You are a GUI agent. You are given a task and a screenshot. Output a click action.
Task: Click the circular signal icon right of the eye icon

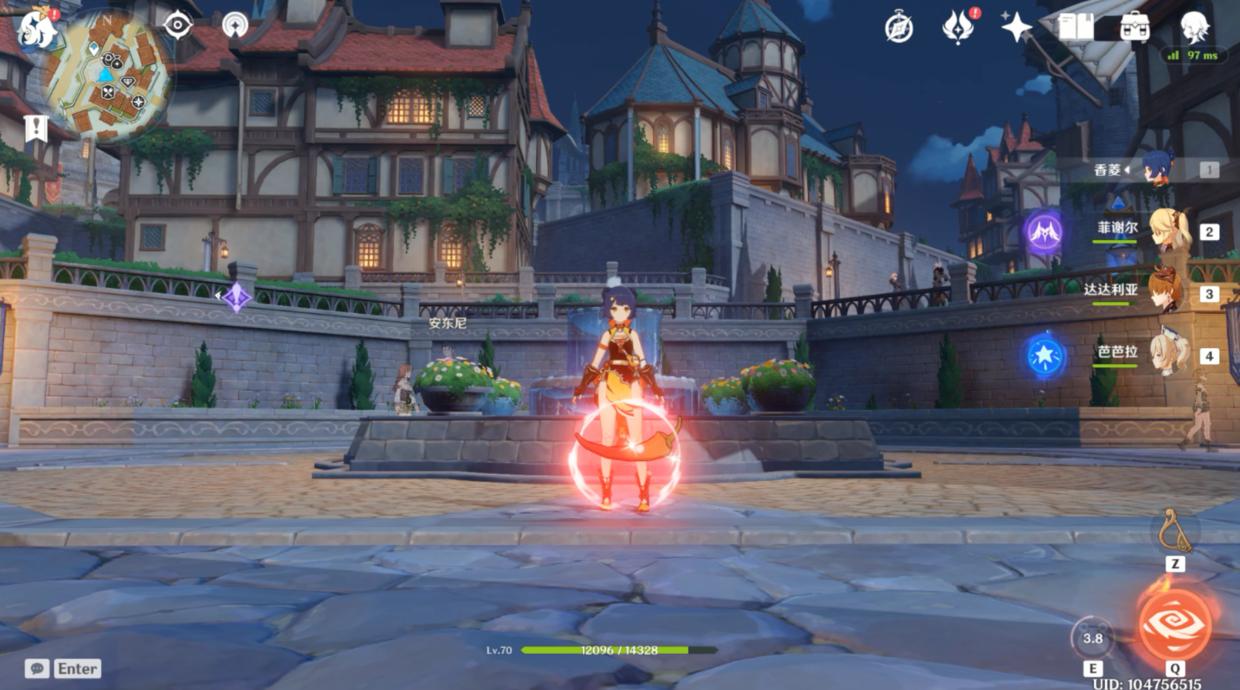pos(236,25)
